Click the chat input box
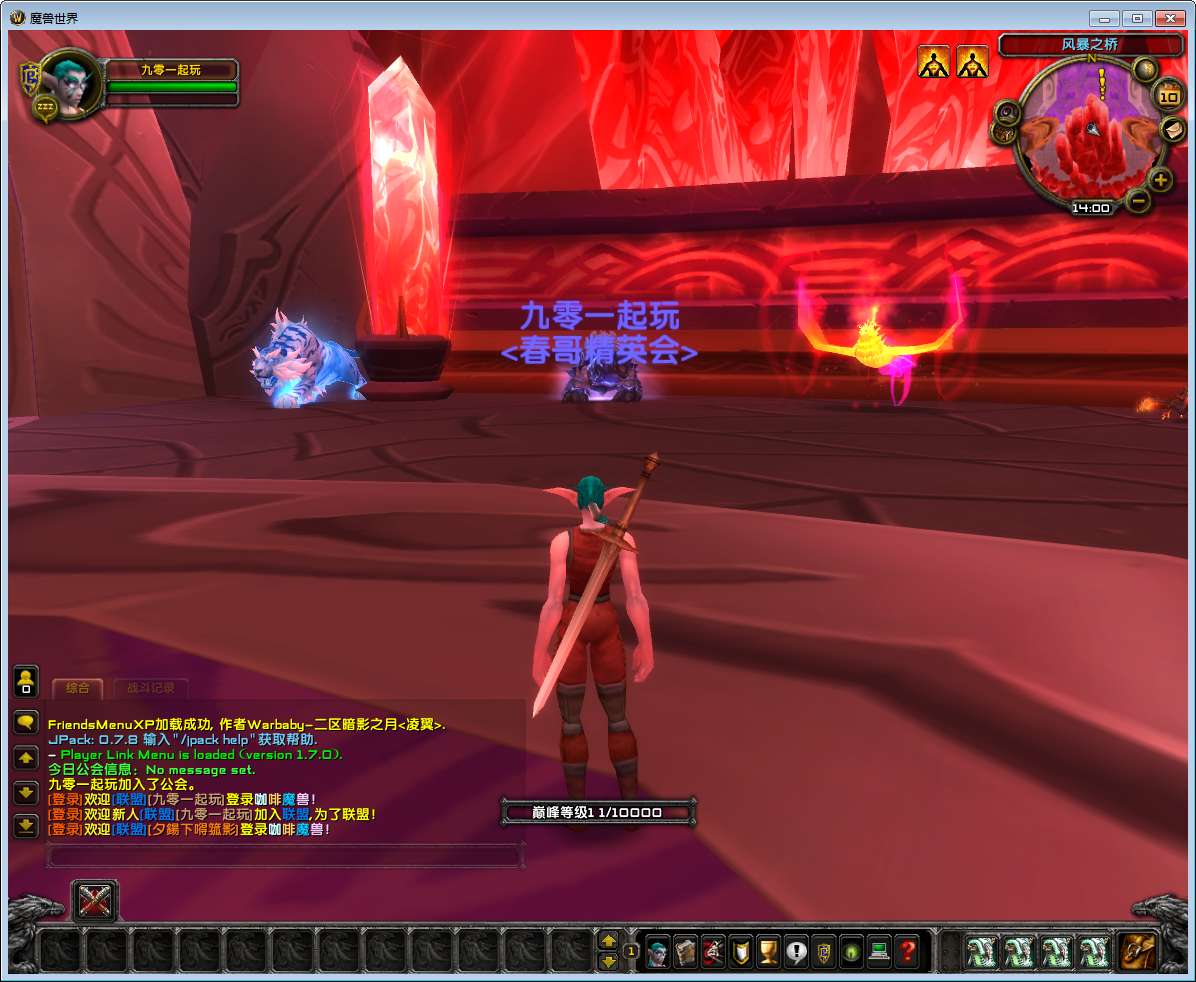Image resolution: width=1196 pixels, height=982 pixels. 285,856
